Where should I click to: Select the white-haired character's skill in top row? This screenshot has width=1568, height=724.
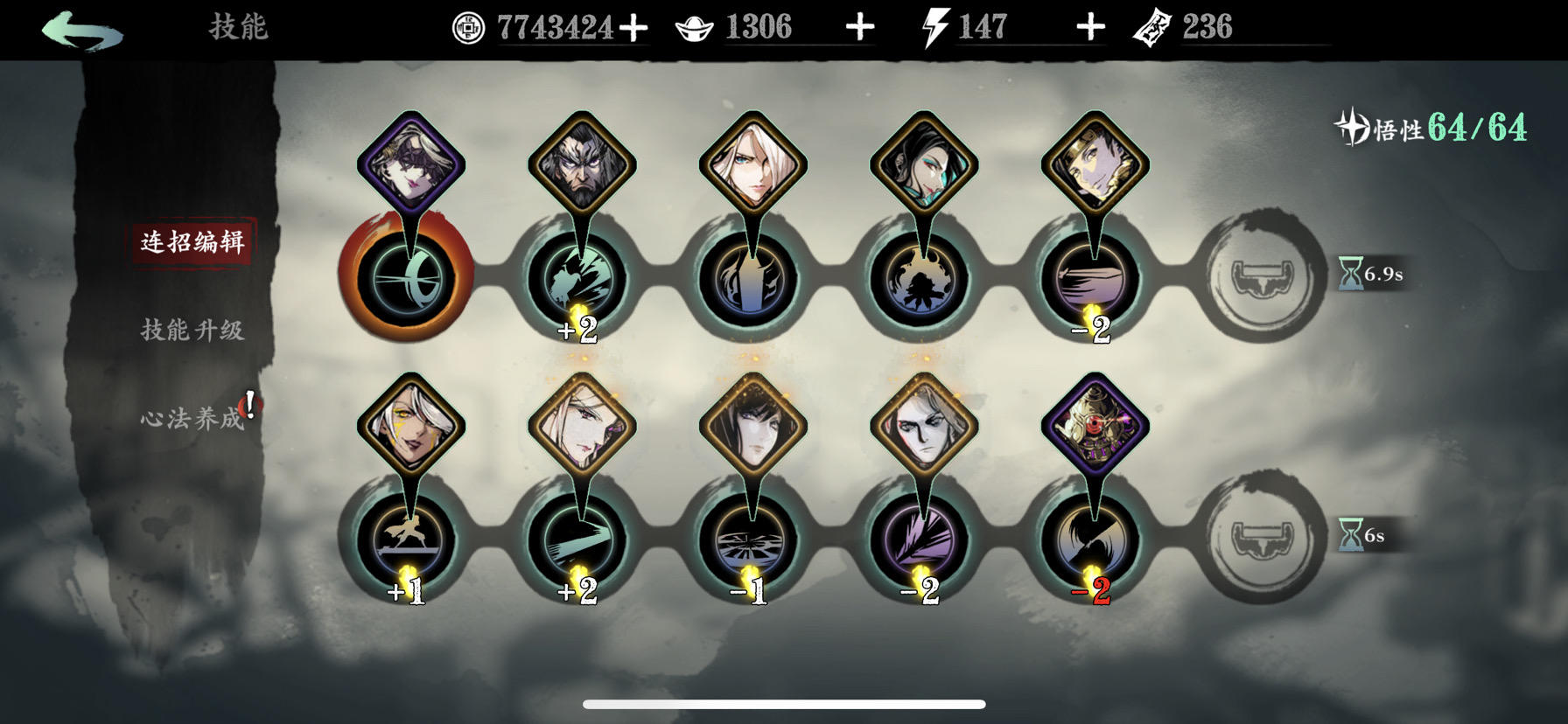pyautogui.click(x=751, y=280)
